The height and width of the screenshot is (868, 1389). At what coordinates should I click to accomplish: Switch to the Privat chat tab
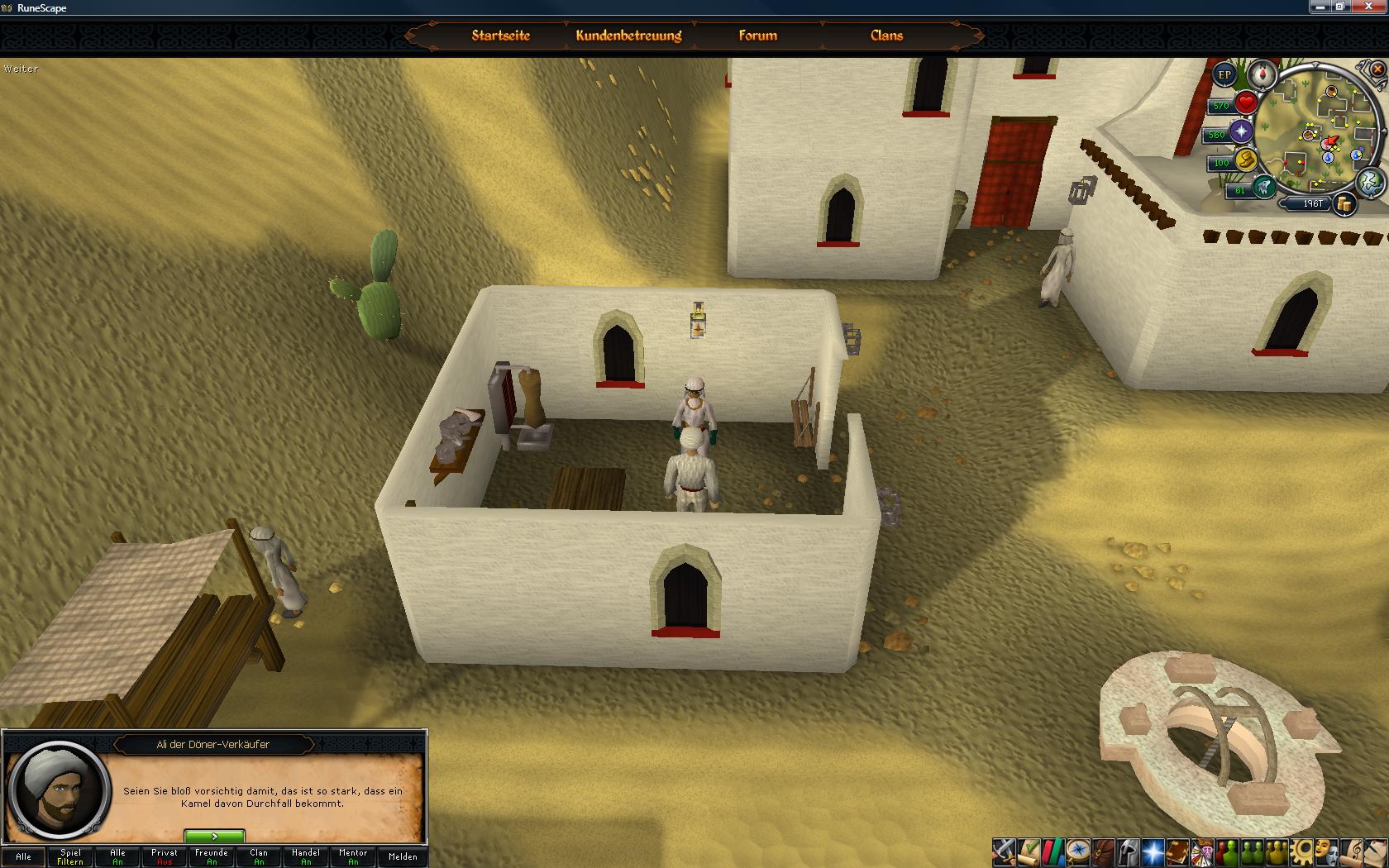[165, 856]
